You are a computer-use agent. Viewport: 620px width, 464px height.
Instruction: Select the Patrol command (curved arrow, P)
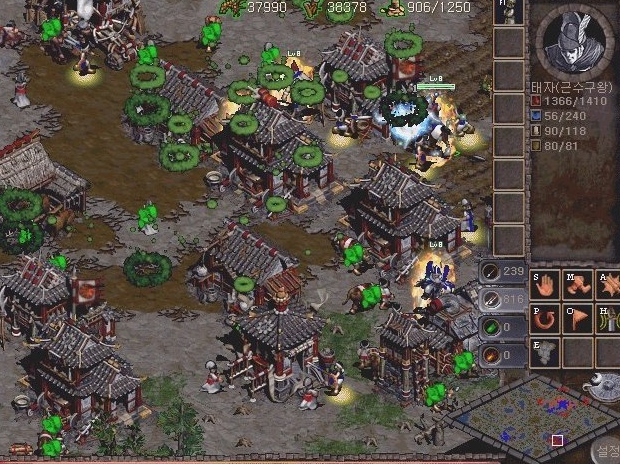click(544, 319)
